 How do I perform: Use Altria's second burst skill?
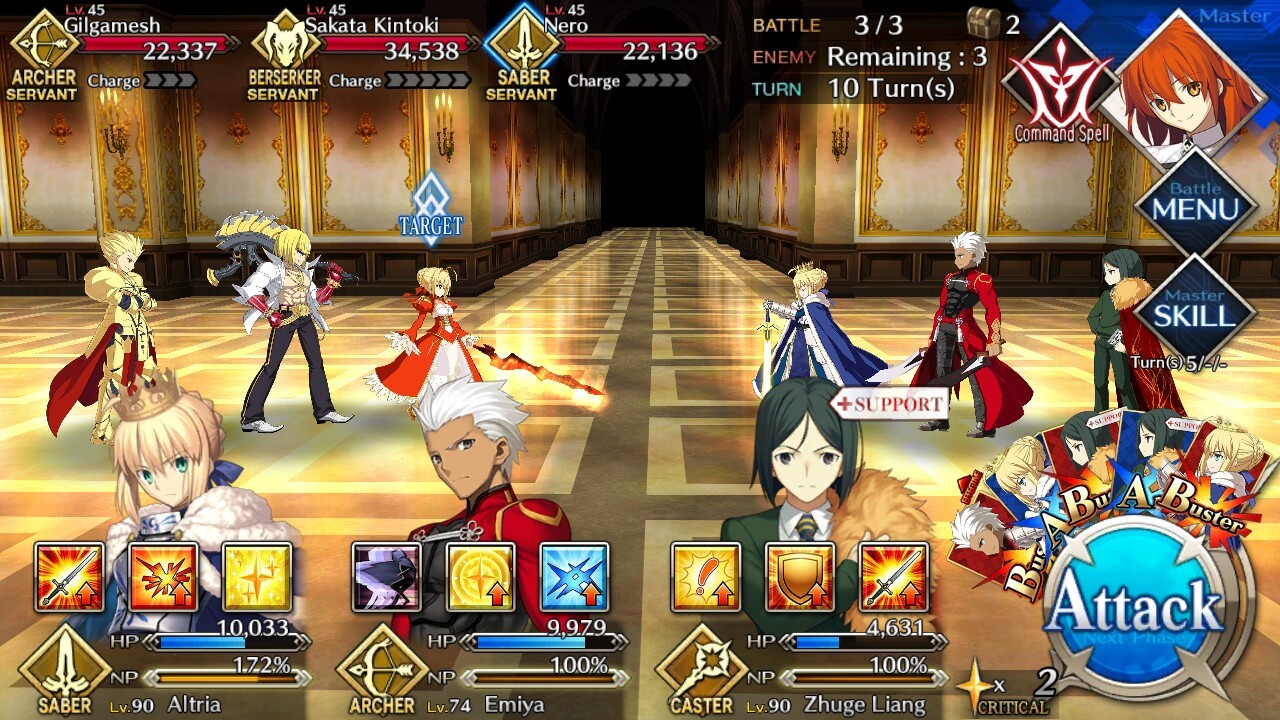click(x=163, y=577)
